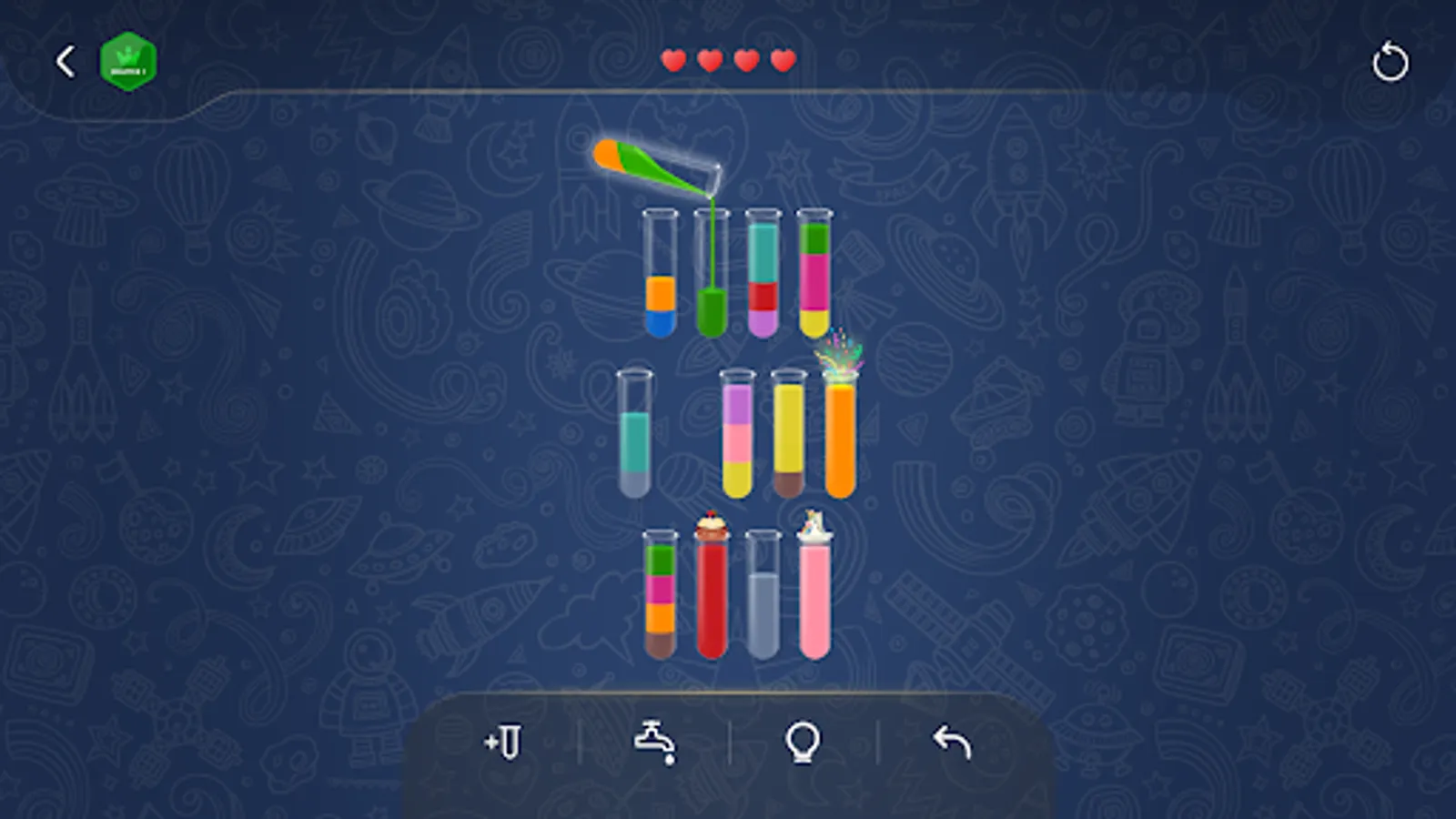Select the tube topped with a unicorn
Viewport: 1456px width, 819px height.
pos(814,596)
